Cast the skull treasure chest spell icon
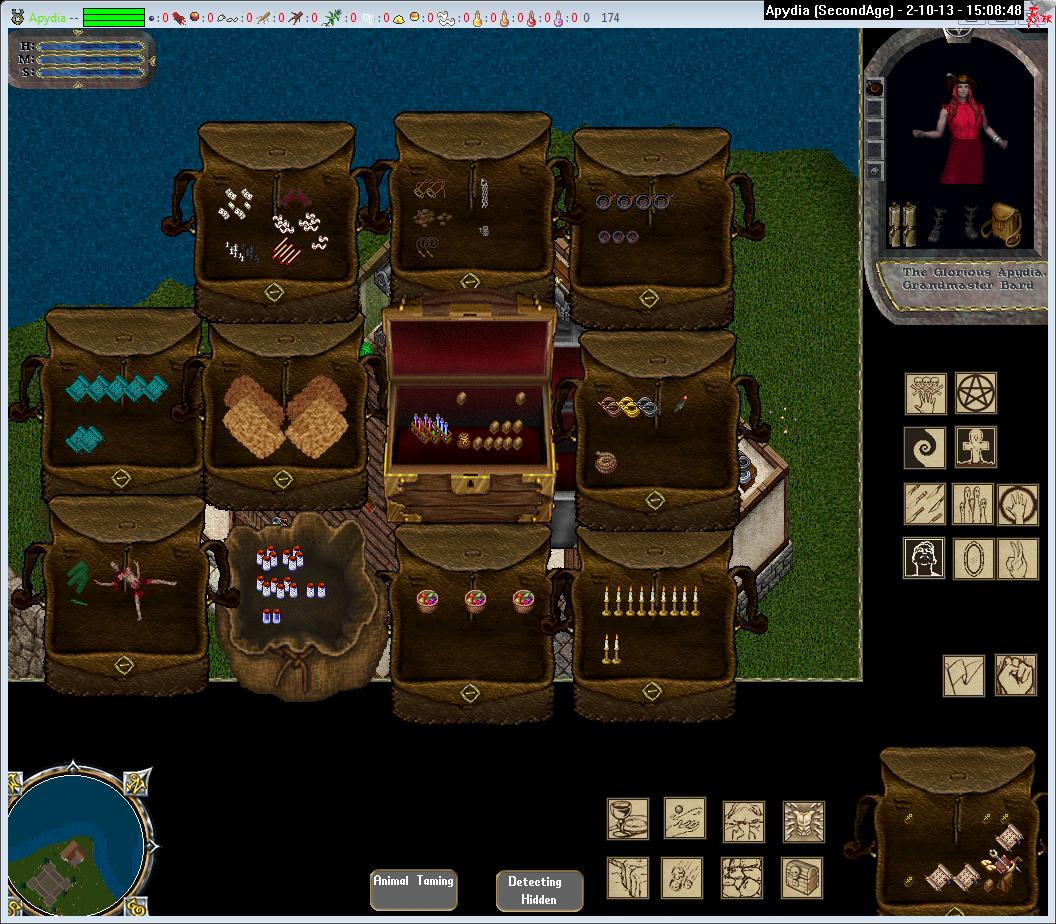The height and width of the screenshot is (924, 1056). (803, 877)
